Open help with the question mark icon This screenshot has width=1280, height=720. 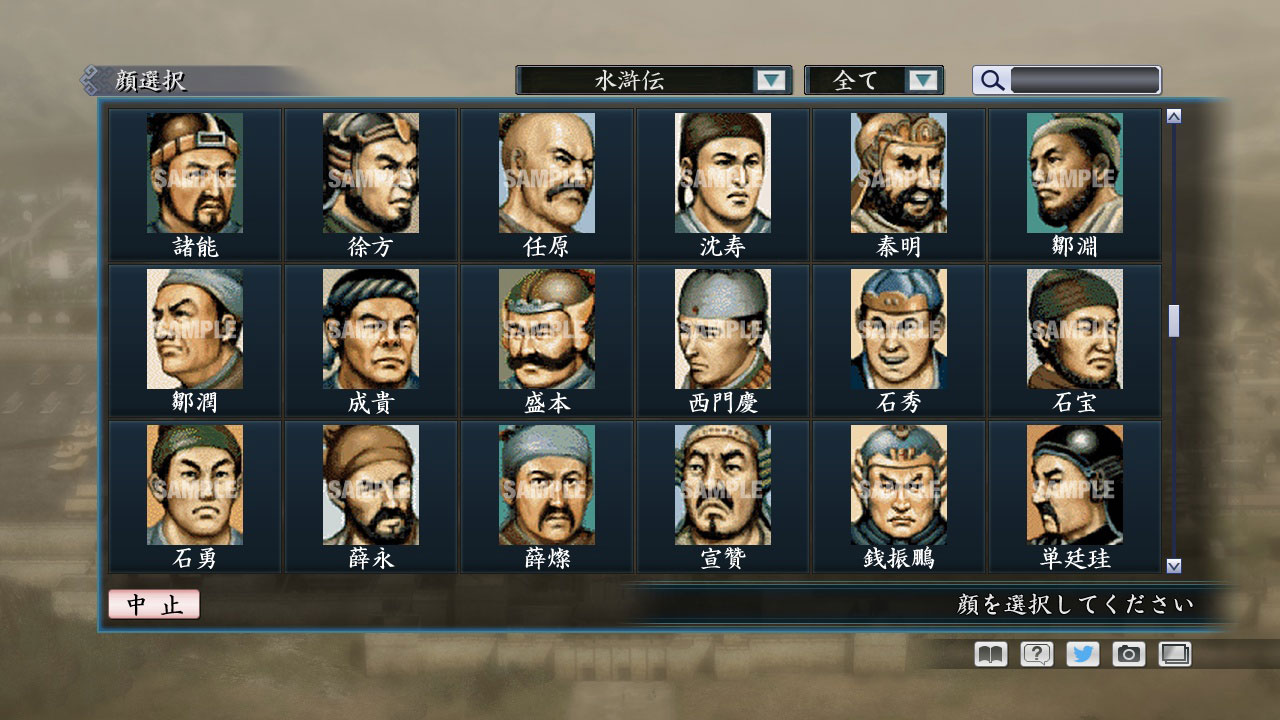(1035, 654)
